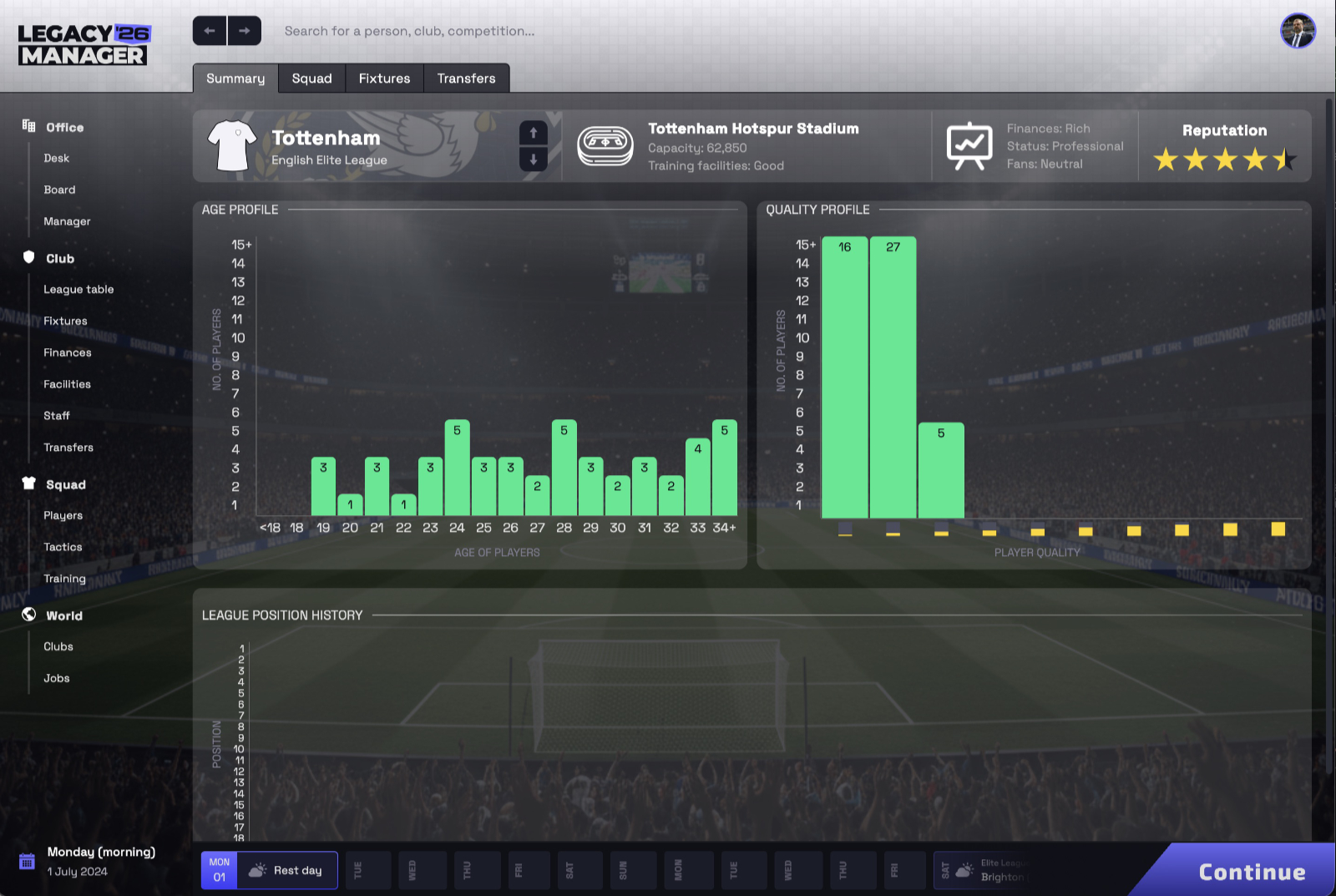Select the Monday 01 Rest day calendar entry
Image resolution: width=1336 pixels, height=896 pixels.
[x=269, y=870]
